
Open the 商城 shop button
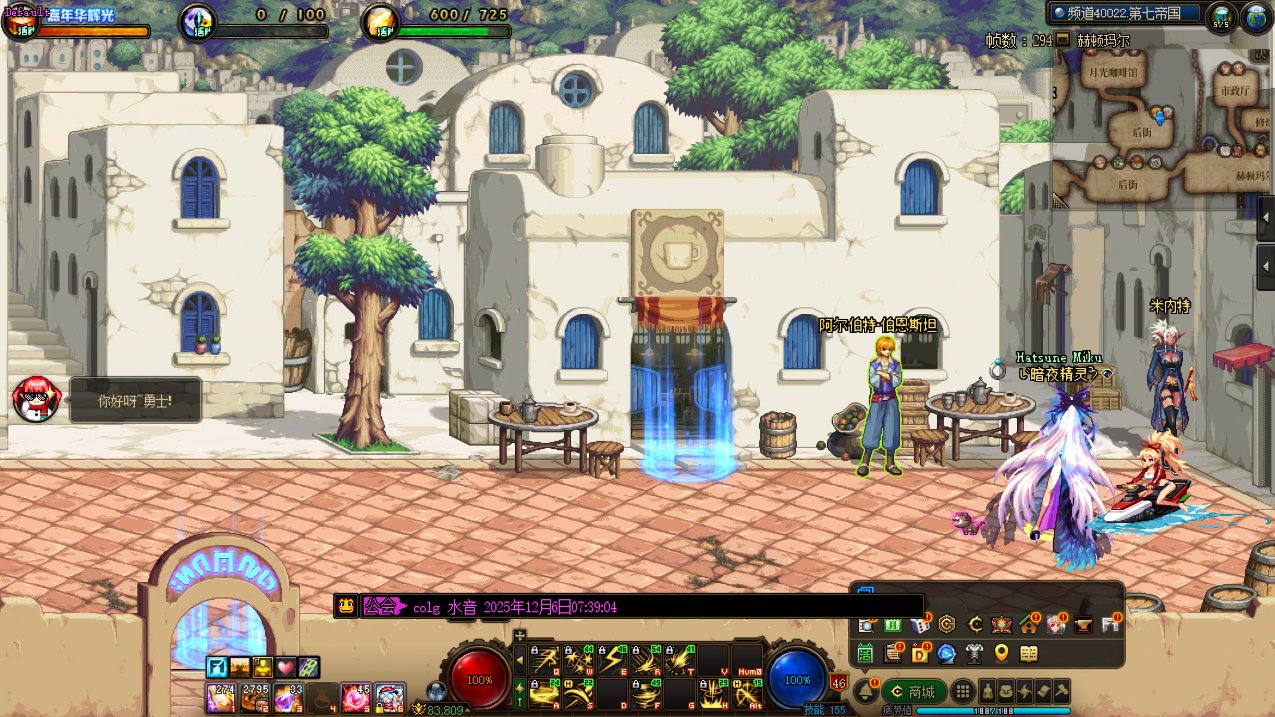(914, 691)
